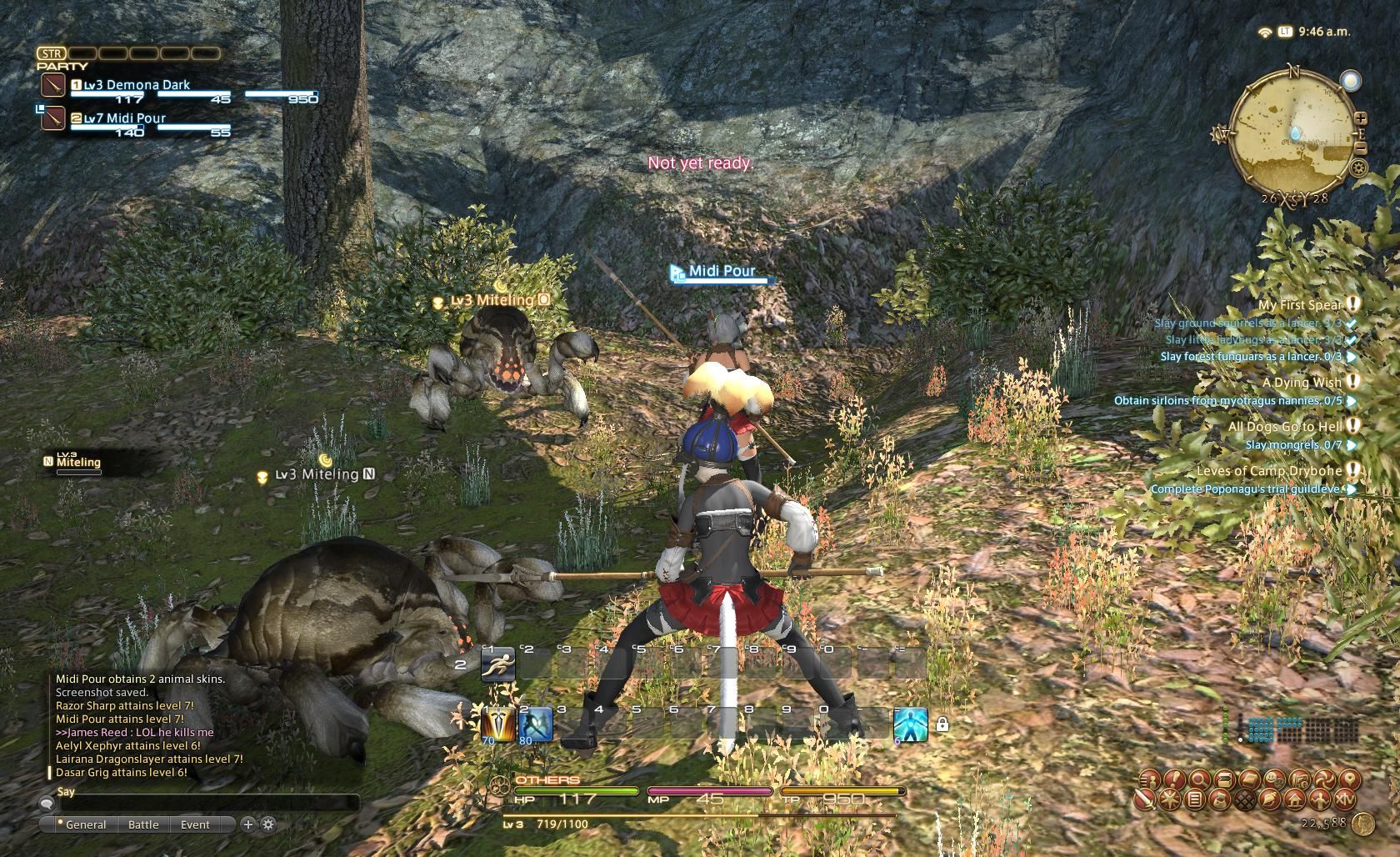1400x857 pixels.
Task: Open the My First Spear quest entry
Action: point(1300,305)
